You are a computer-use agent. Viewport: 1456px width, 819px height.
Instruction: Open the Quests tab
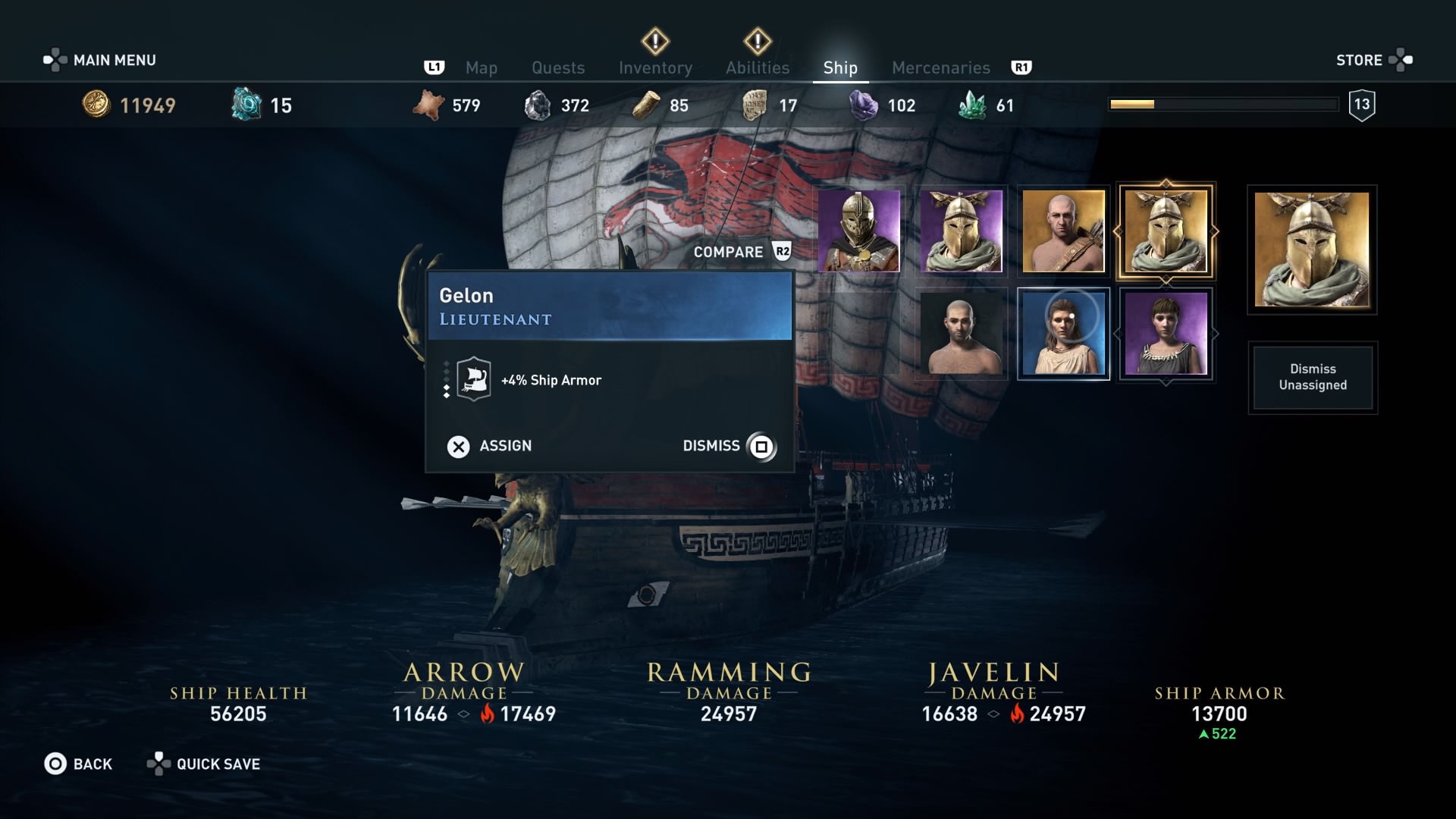coord(558,68)
